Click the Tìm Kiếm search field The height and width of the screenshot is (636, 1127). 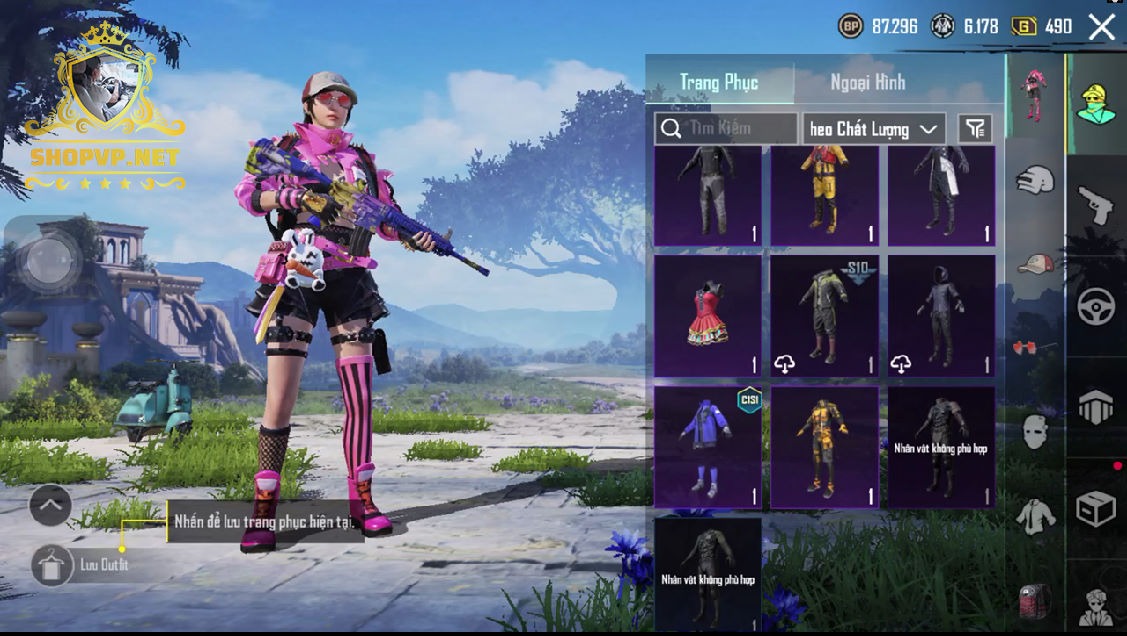[725, 128]
